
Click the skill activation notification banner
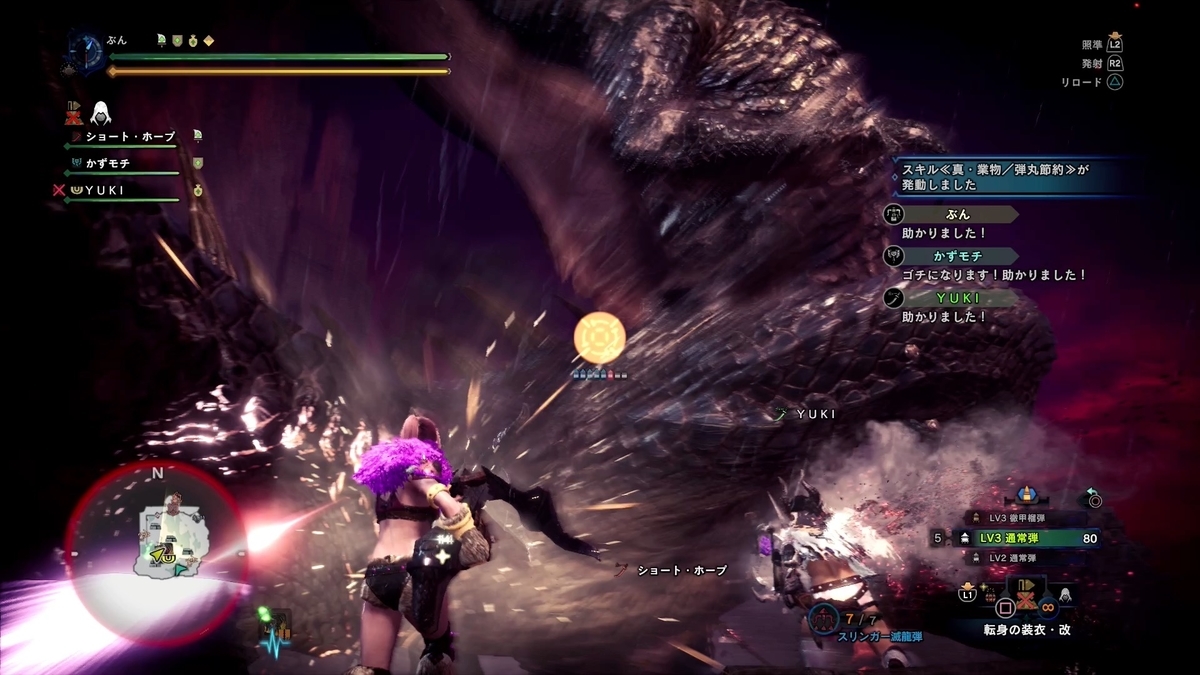[x=1010, y=177]
